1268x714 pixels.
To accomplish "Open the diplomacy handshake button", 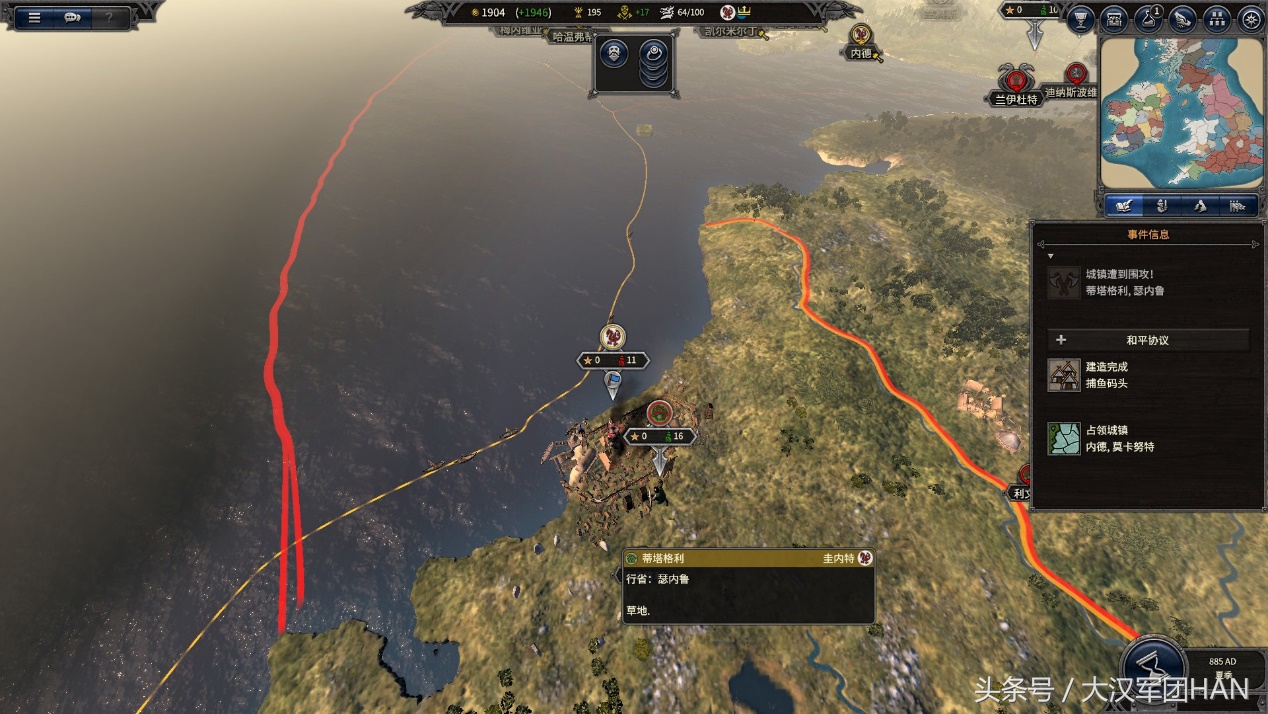I will 1182,19.
